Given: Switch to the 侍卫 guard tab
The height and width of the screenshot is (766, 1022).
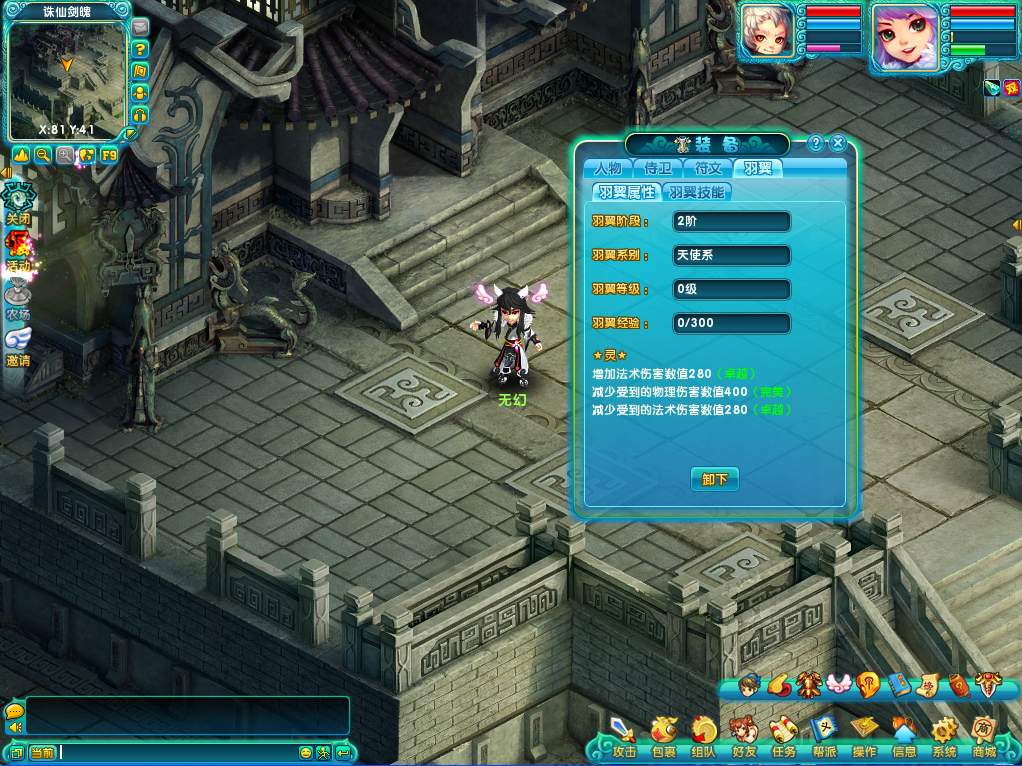Looking at the screenshot, I should (658, 168).
